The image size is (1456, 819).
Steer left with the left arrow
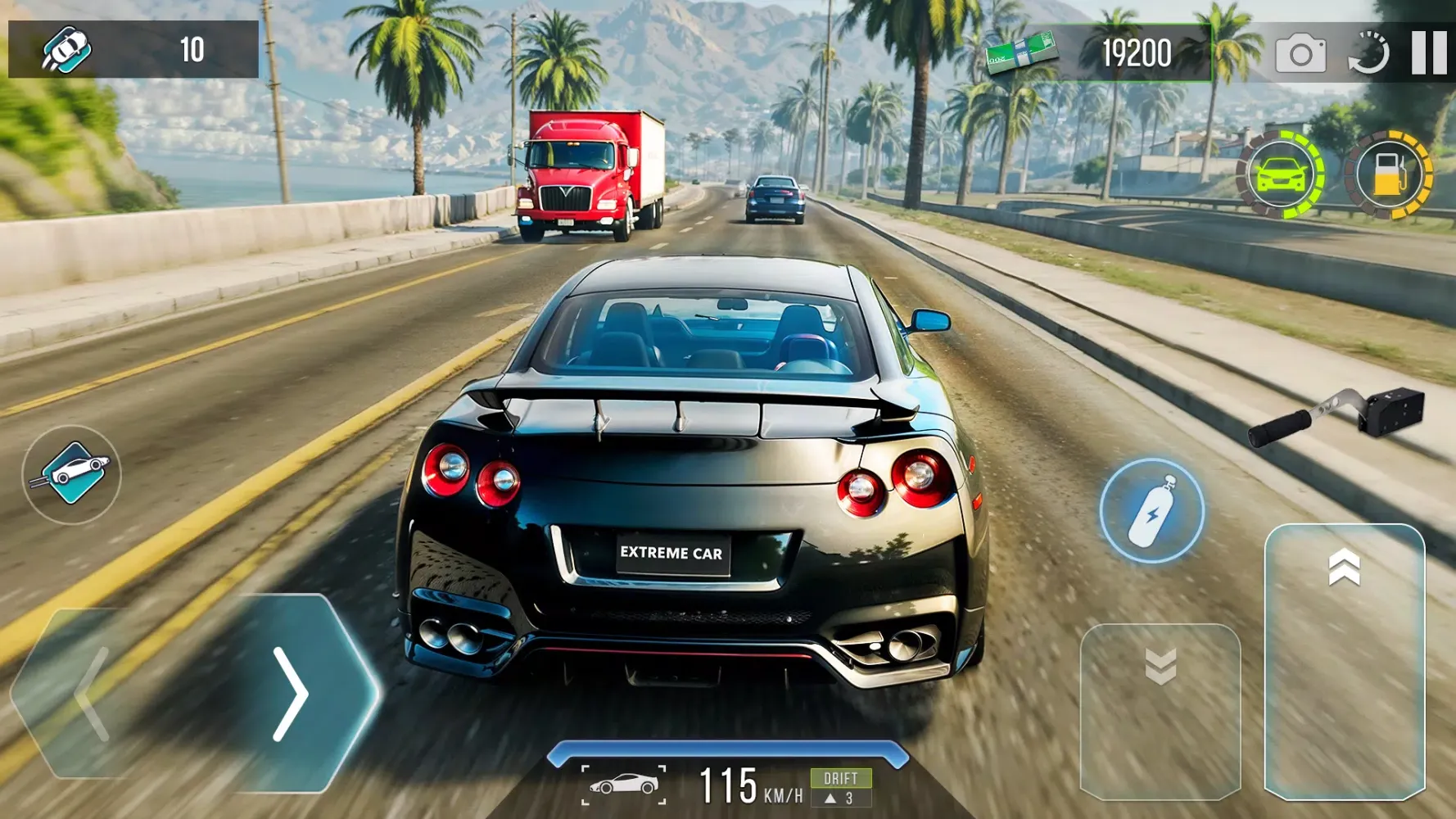click(90, 694)
